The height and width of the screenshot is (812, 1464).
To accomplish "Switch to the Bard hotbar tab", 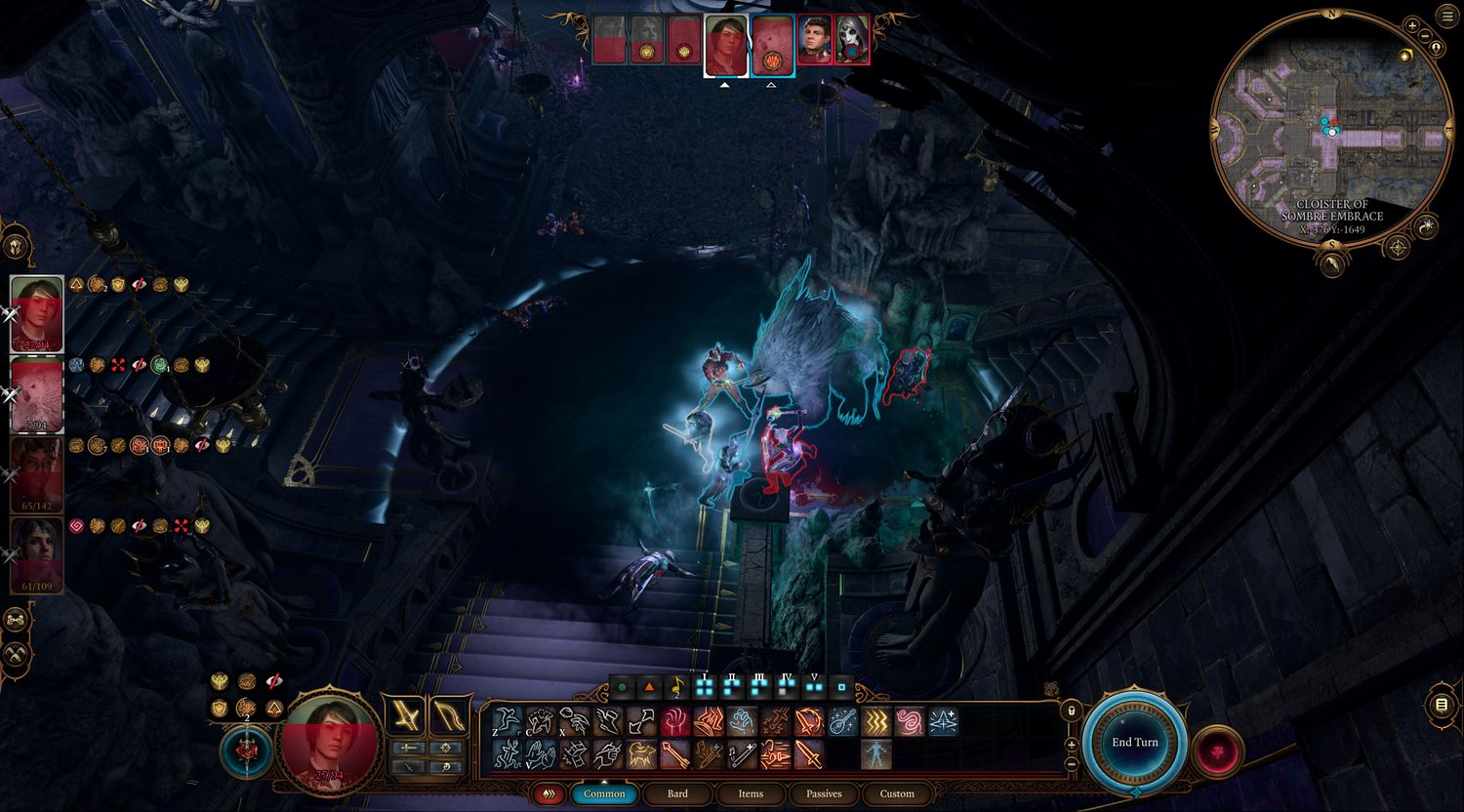I will pyautogui.click(x=677, y=793).
